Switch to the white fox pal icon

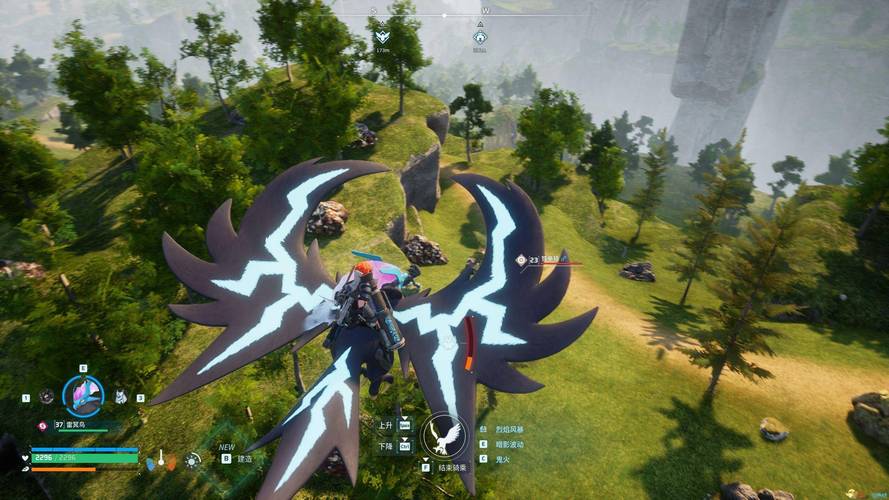coord(120,397)
